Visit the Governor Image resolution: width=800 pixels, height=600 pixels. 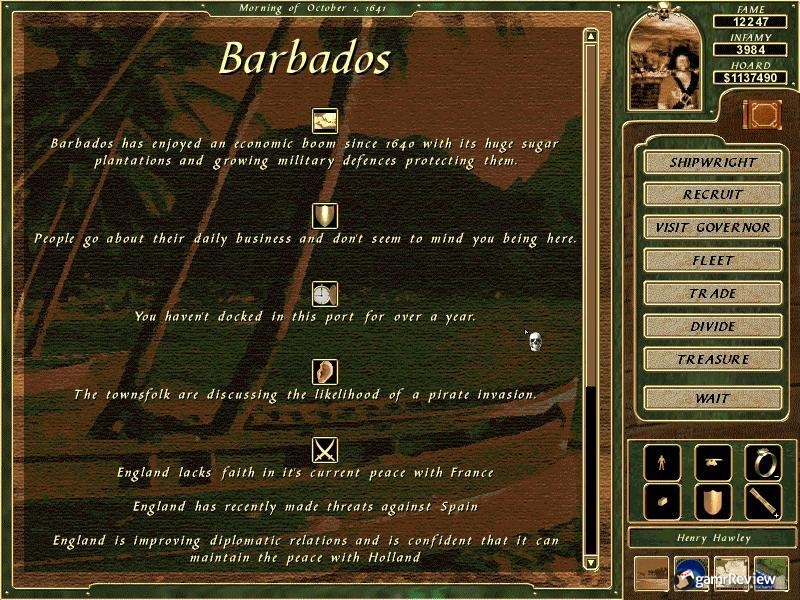pyautogui.click(x=712, y=228)
